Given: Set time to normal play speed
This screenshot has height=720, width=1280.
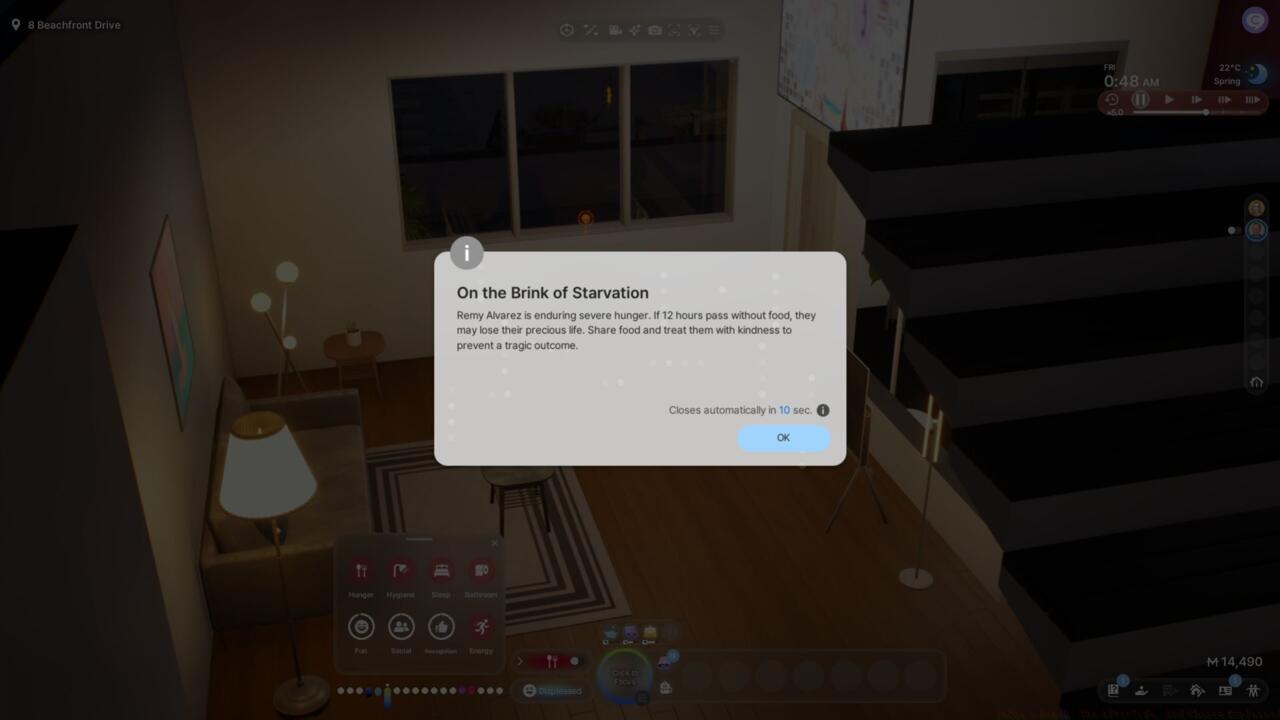Looking at the screenshot, I should coord(1169,100).
